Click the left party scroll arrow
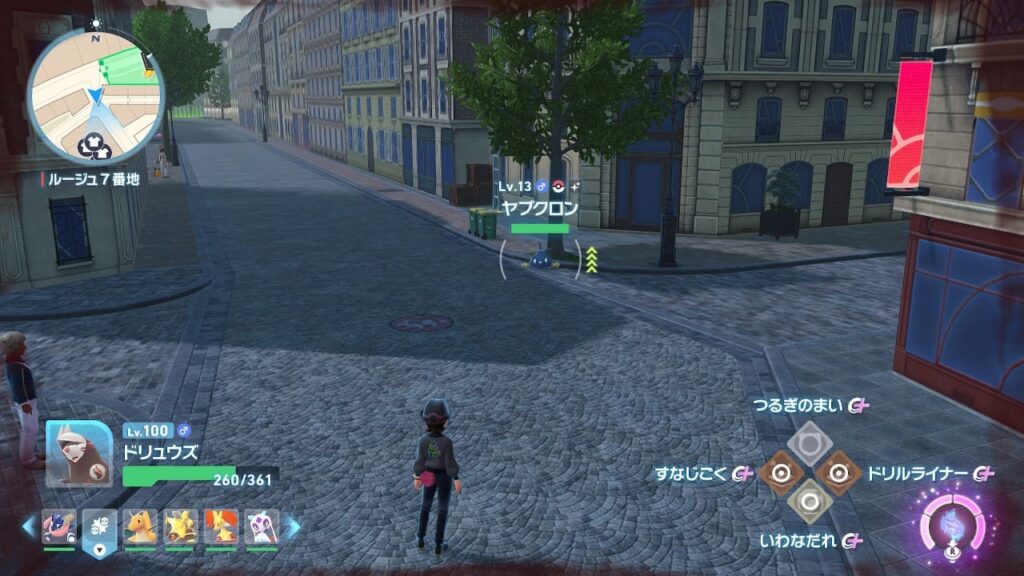Image resolution: width=1024 pixels, height=576 pixels. click(x=28, y=526)
